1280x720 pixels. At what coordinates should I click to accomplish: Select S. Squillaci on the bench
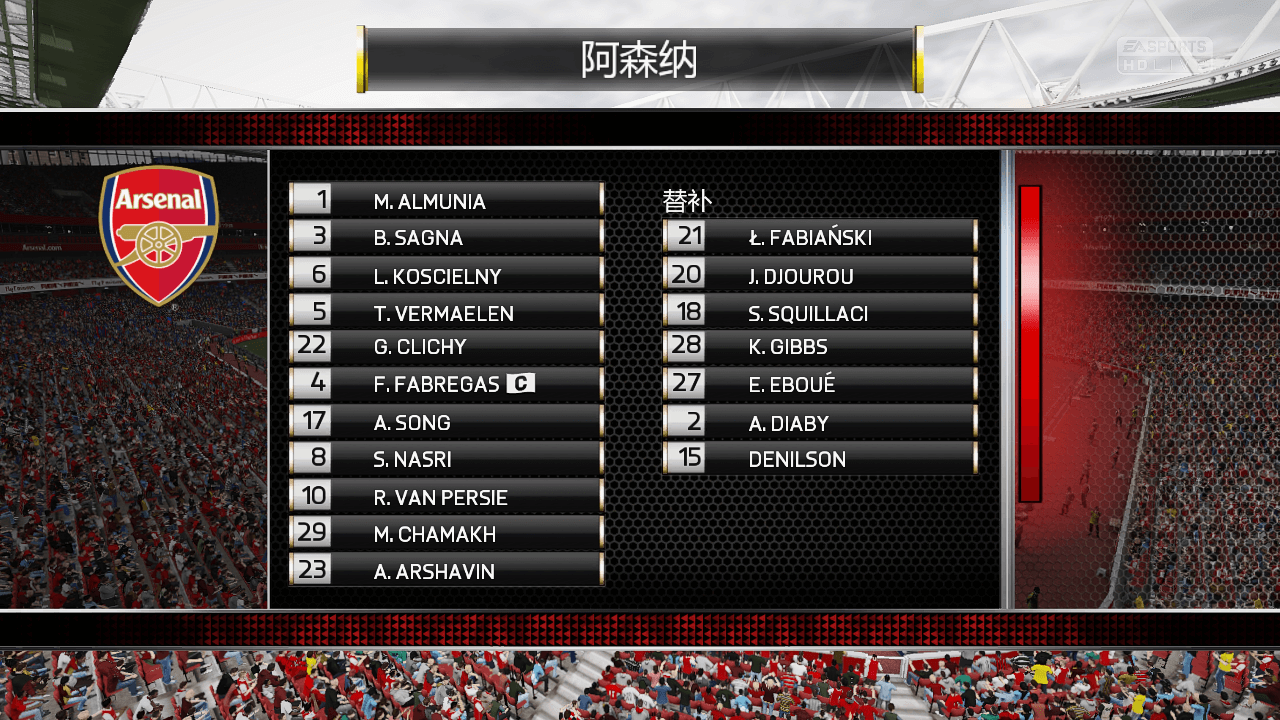click(820, 312)
